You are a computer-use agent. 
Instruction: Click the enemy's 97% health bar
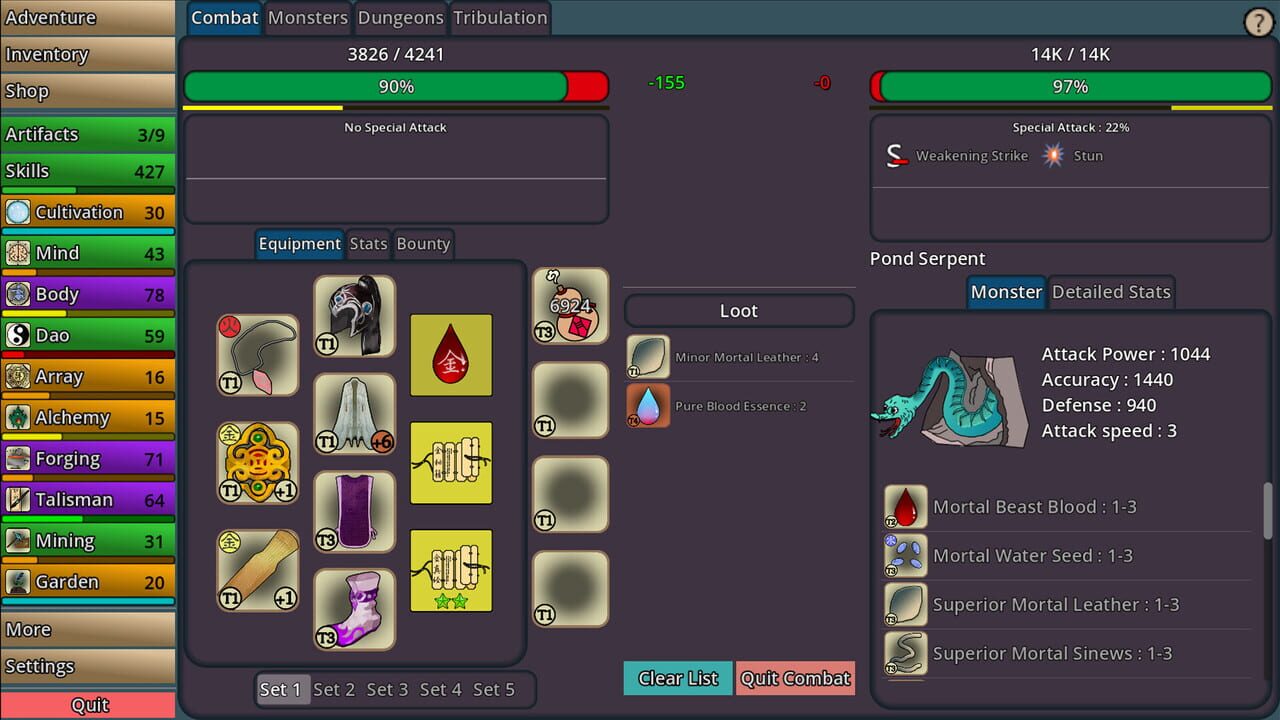[1070, 87]
